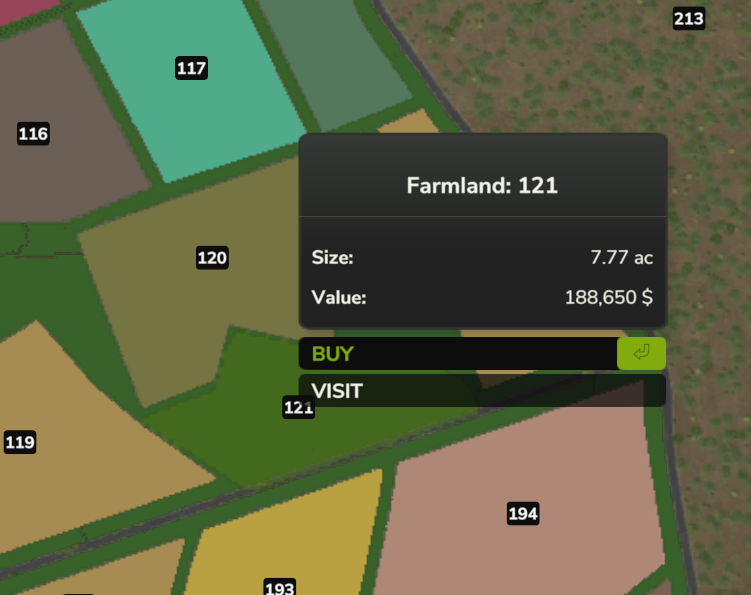Choose farmland marker 194
Image resolution: width=751 pixels, height=595 pixels.
(523, 514)
